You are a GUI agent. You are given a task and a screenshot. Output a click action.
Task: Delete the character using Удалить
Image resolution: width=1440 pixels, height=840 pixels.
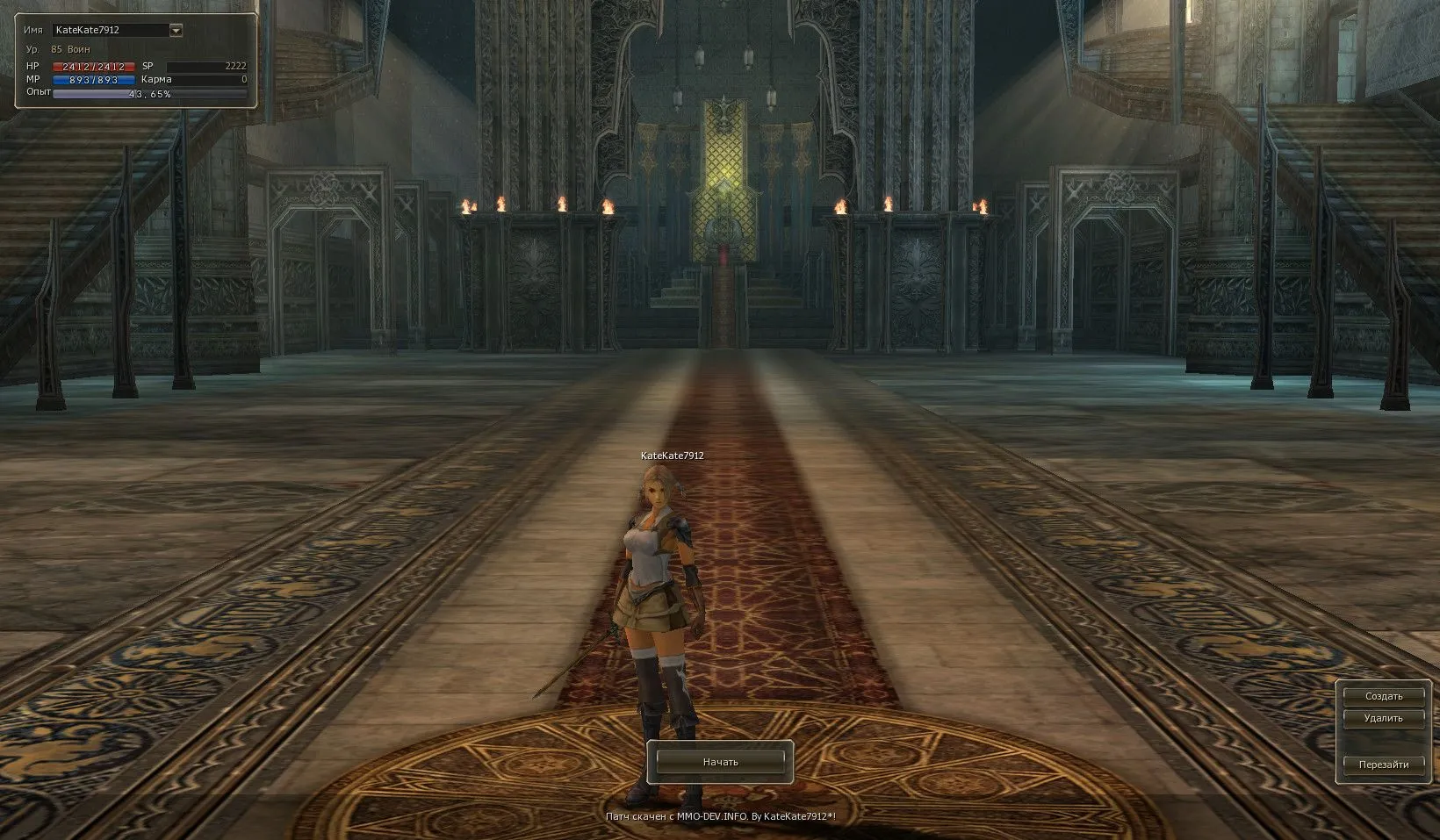click(x=1383, y=718)
